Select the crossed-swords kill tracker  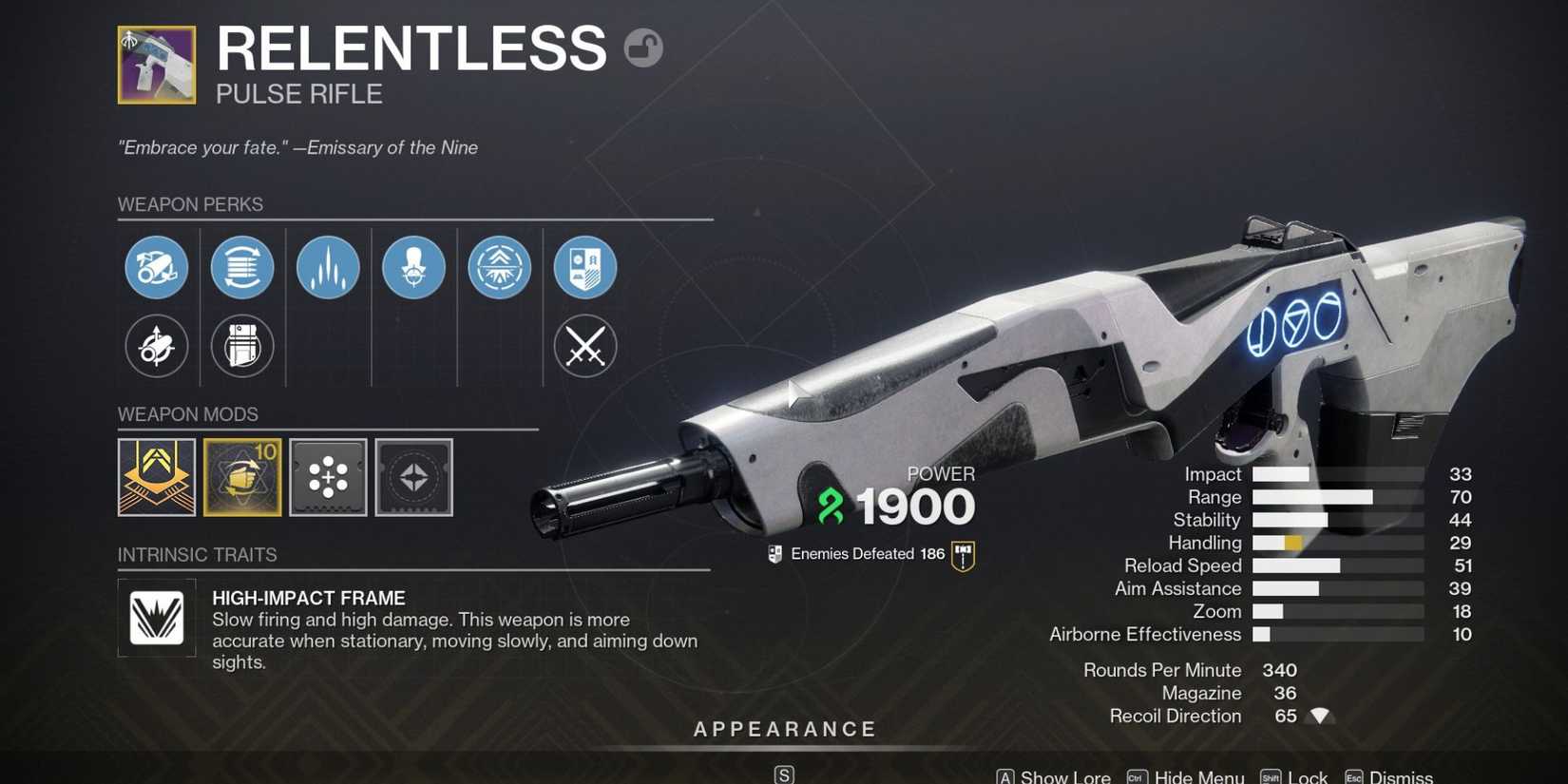click(584, 347)
